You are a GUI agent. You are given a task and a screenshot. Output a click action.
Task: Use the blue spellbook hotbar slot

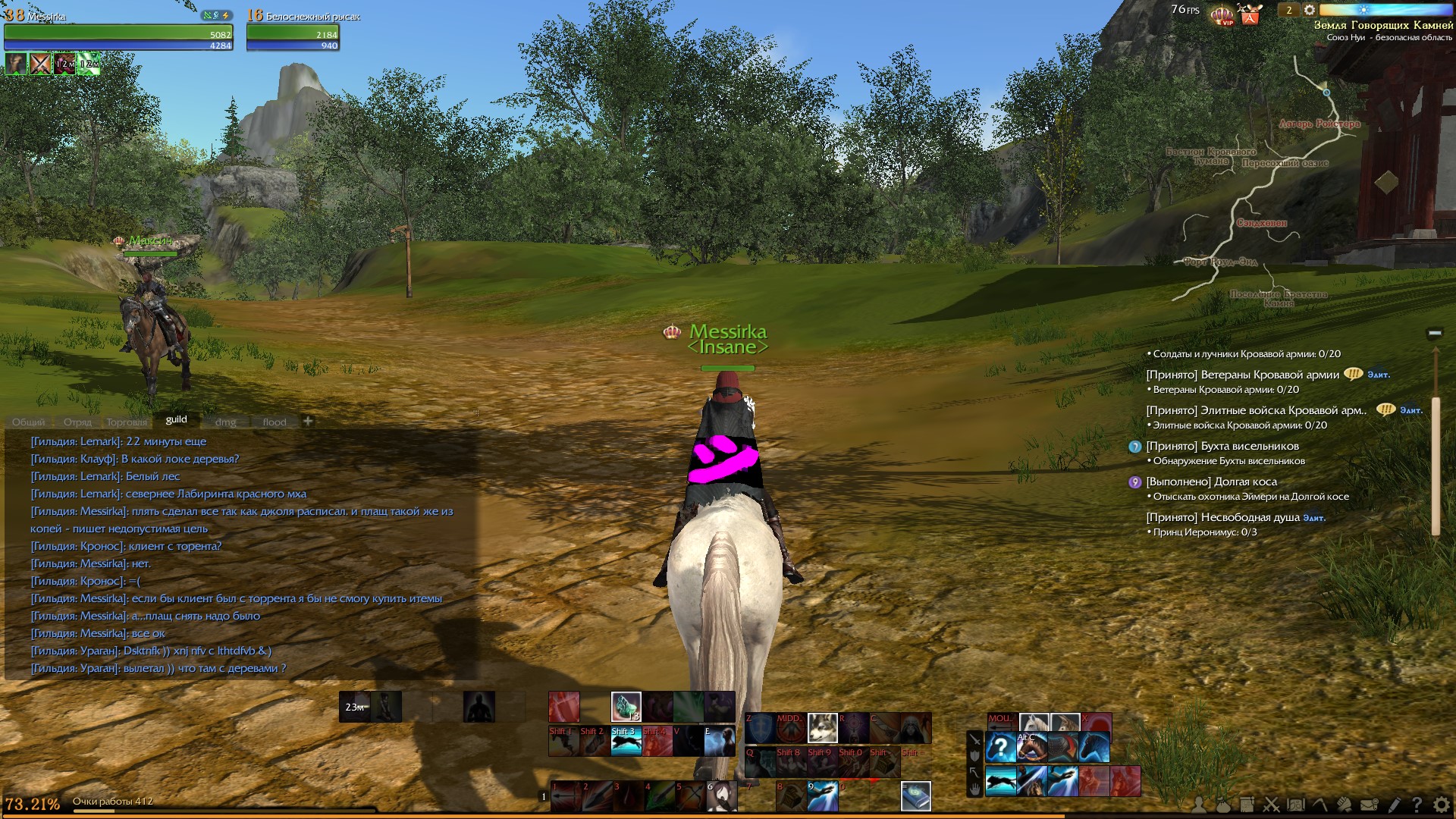click(915, 796)
